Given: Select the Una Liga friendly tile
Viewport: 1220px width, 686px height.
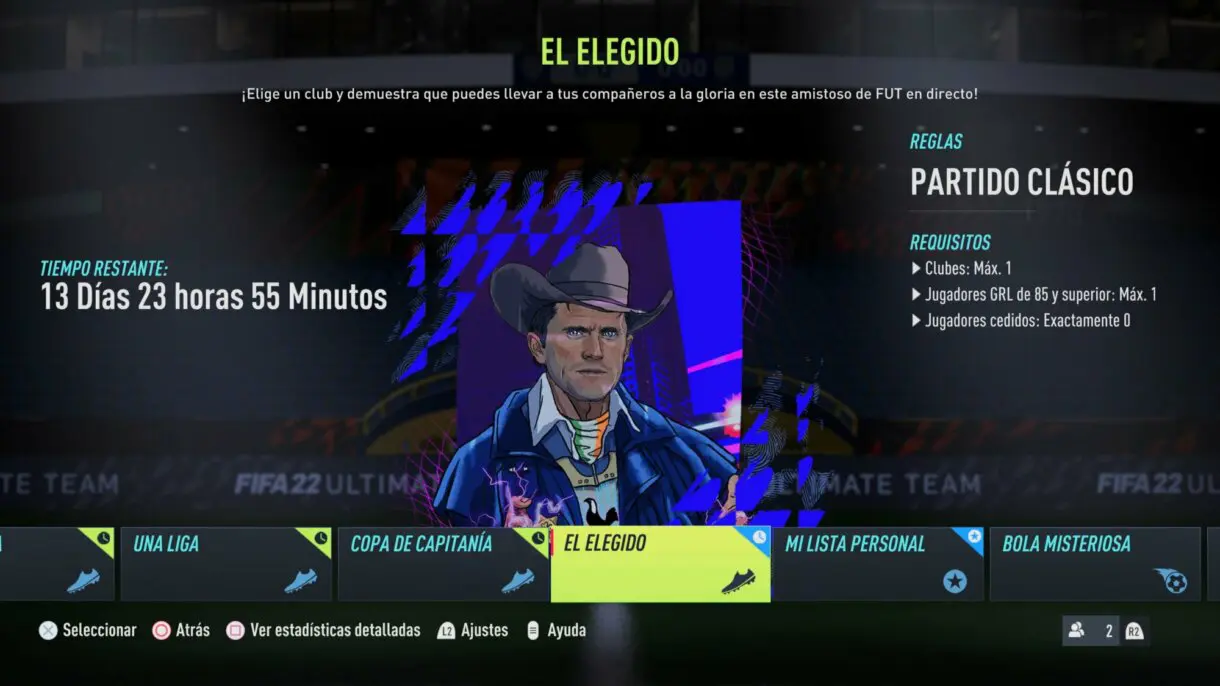Looking at the screenshot, I should (225, 564).
